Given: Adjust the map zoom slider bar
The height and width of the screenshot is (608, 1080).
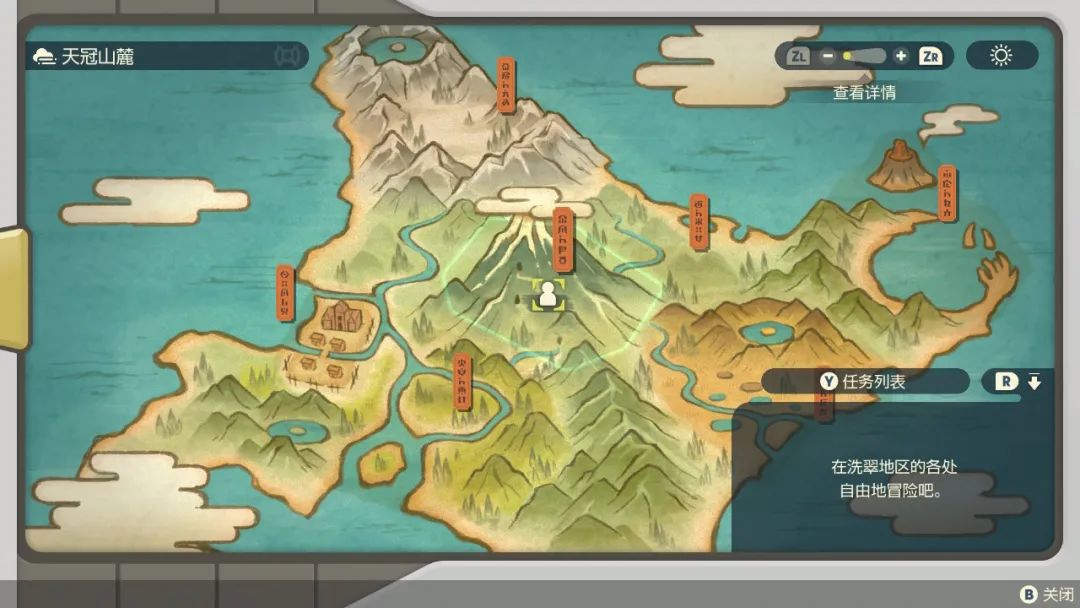Looking at the screenshot, I should [x=864, y=56].
